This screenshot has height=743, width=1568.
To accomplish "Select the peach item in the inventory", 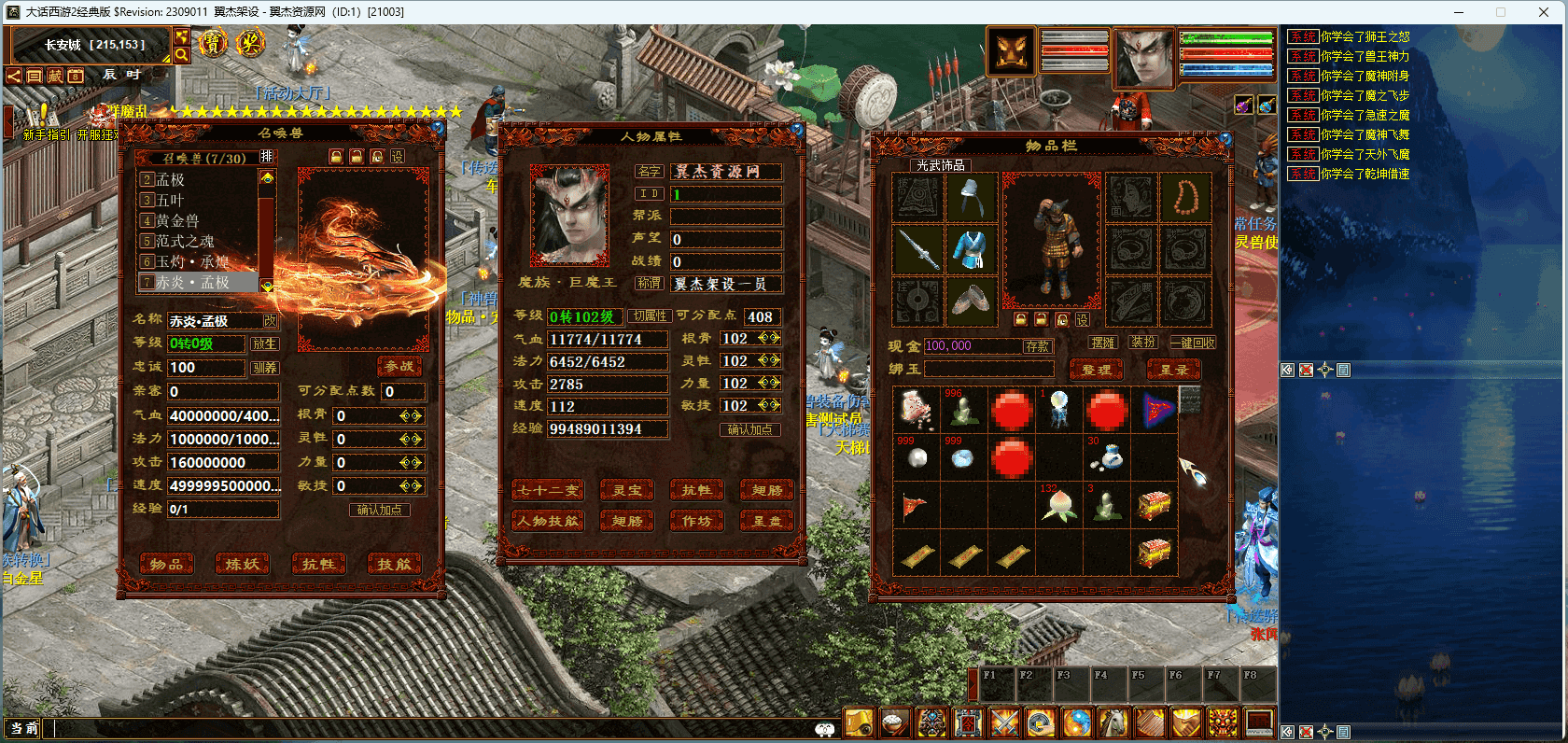I will pos(1059,506).
